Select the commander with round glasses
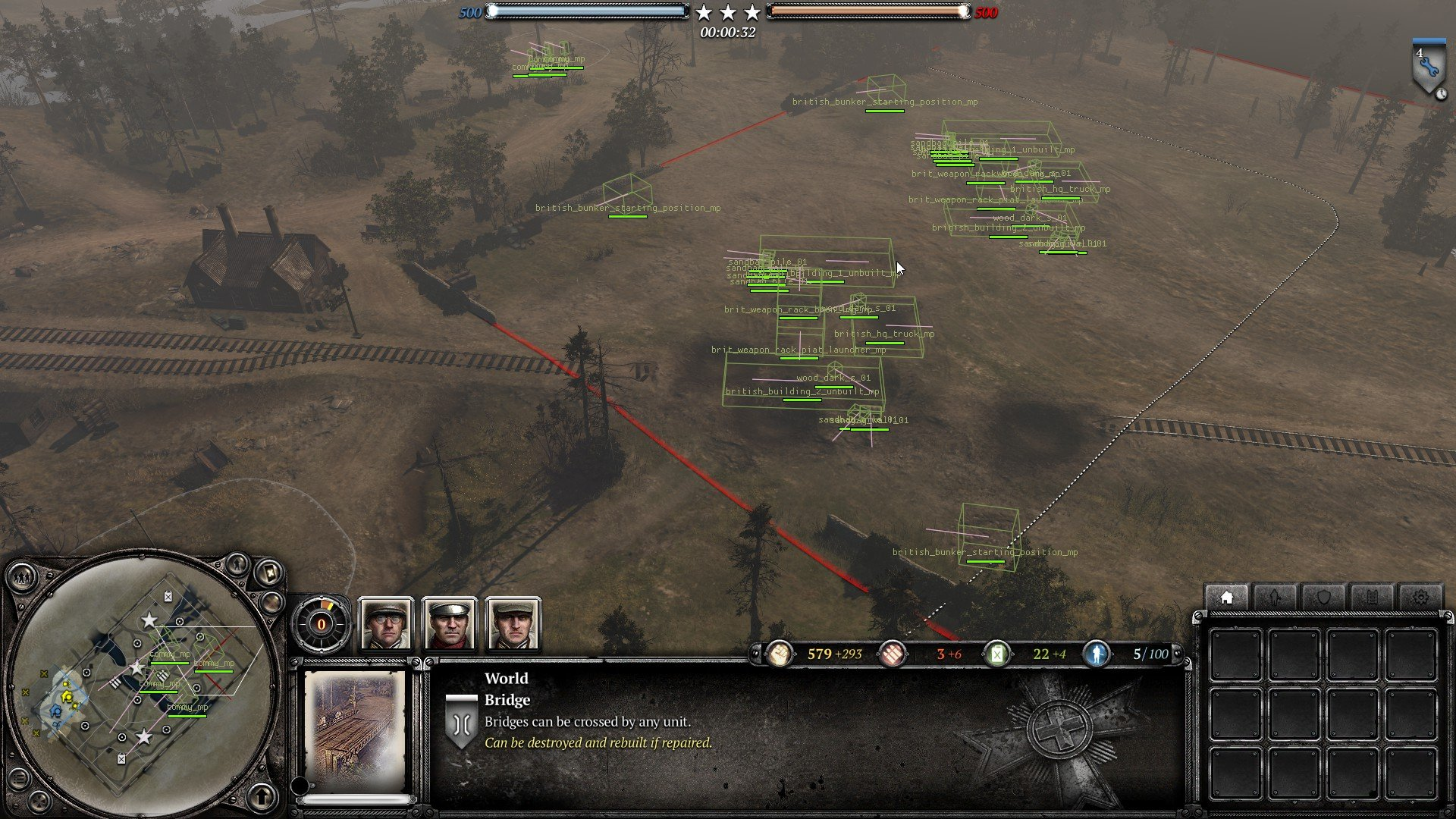The image size is (1456, 819). click(386, 625)
